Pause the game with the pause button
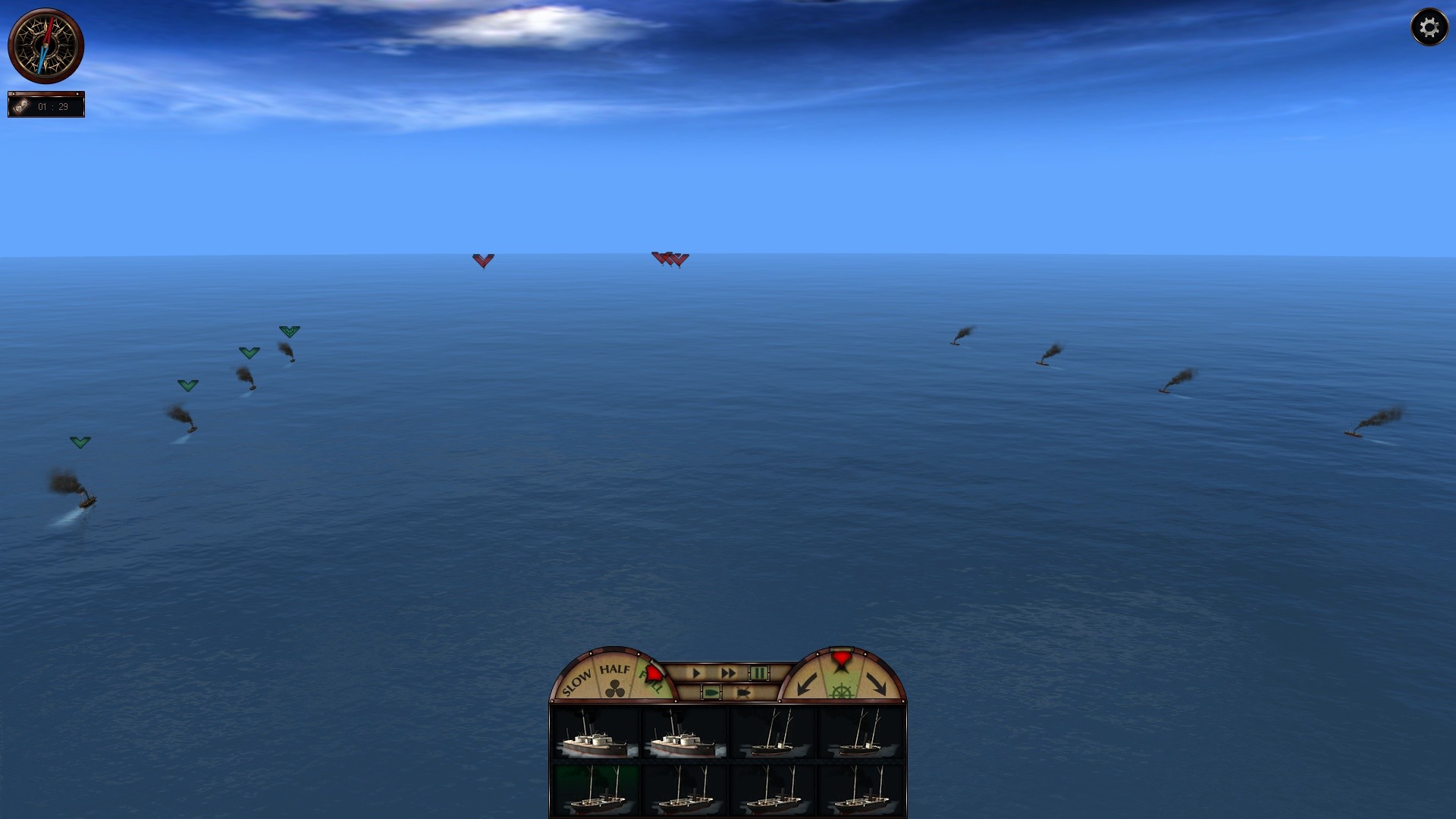1456x819 pixels. 759,673
